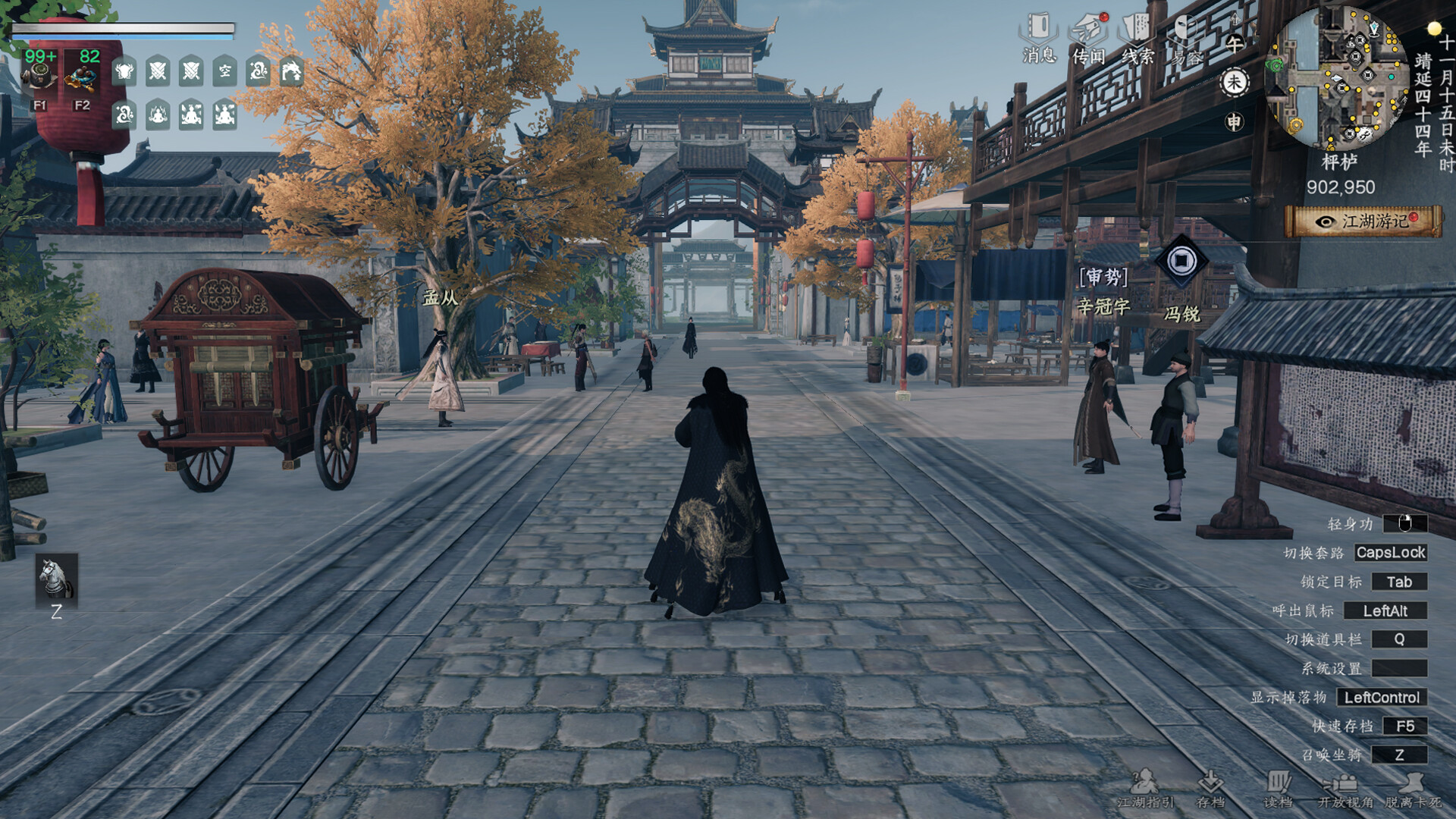Viewport: 1456px width, 819px height.
Task: Click the 审势 marker above 辛冠宇
Action: tap(1104, 278)
